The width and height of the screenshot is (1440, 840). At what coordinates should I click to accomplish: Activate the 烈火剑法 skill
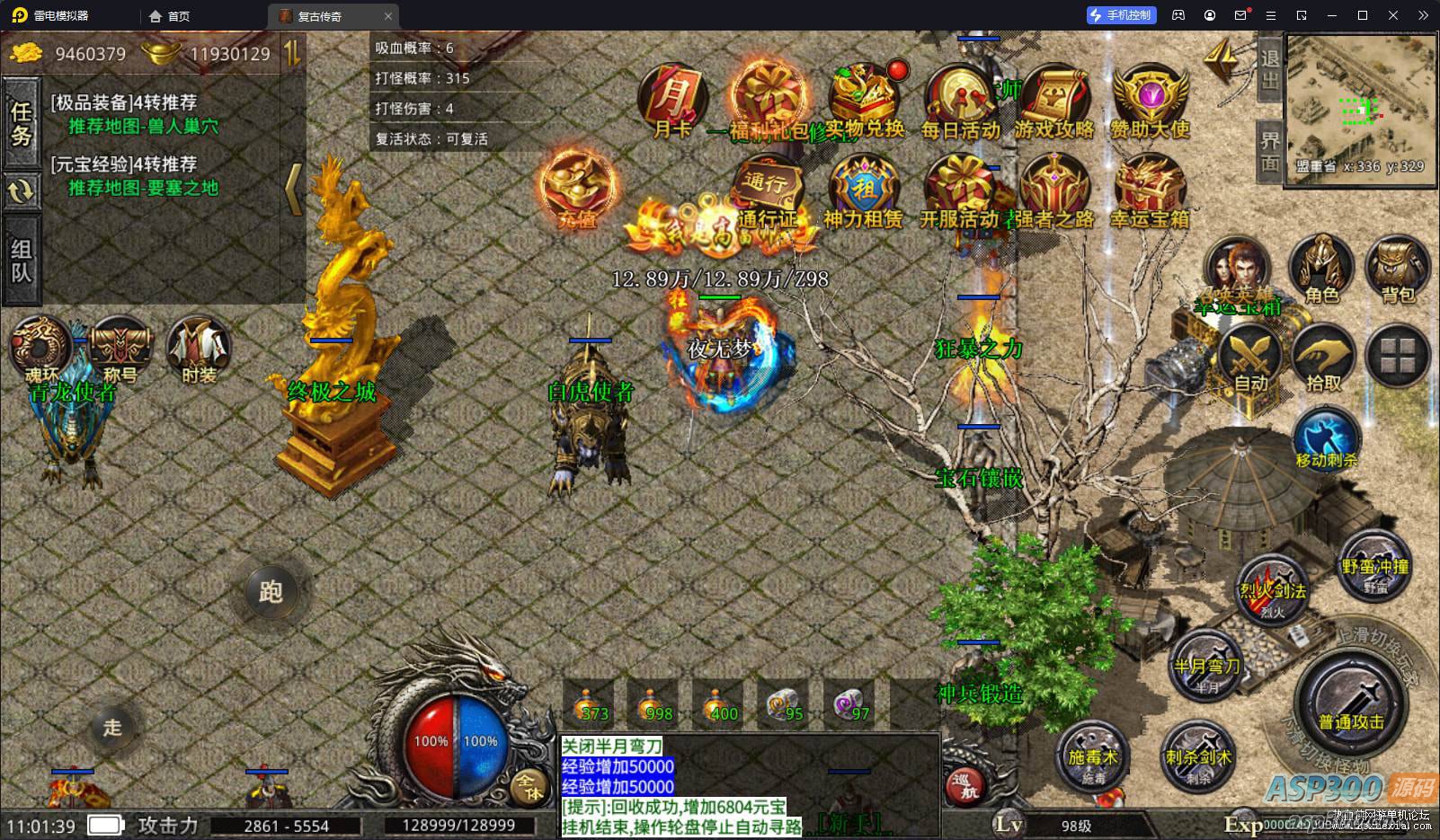(1272, 588)
